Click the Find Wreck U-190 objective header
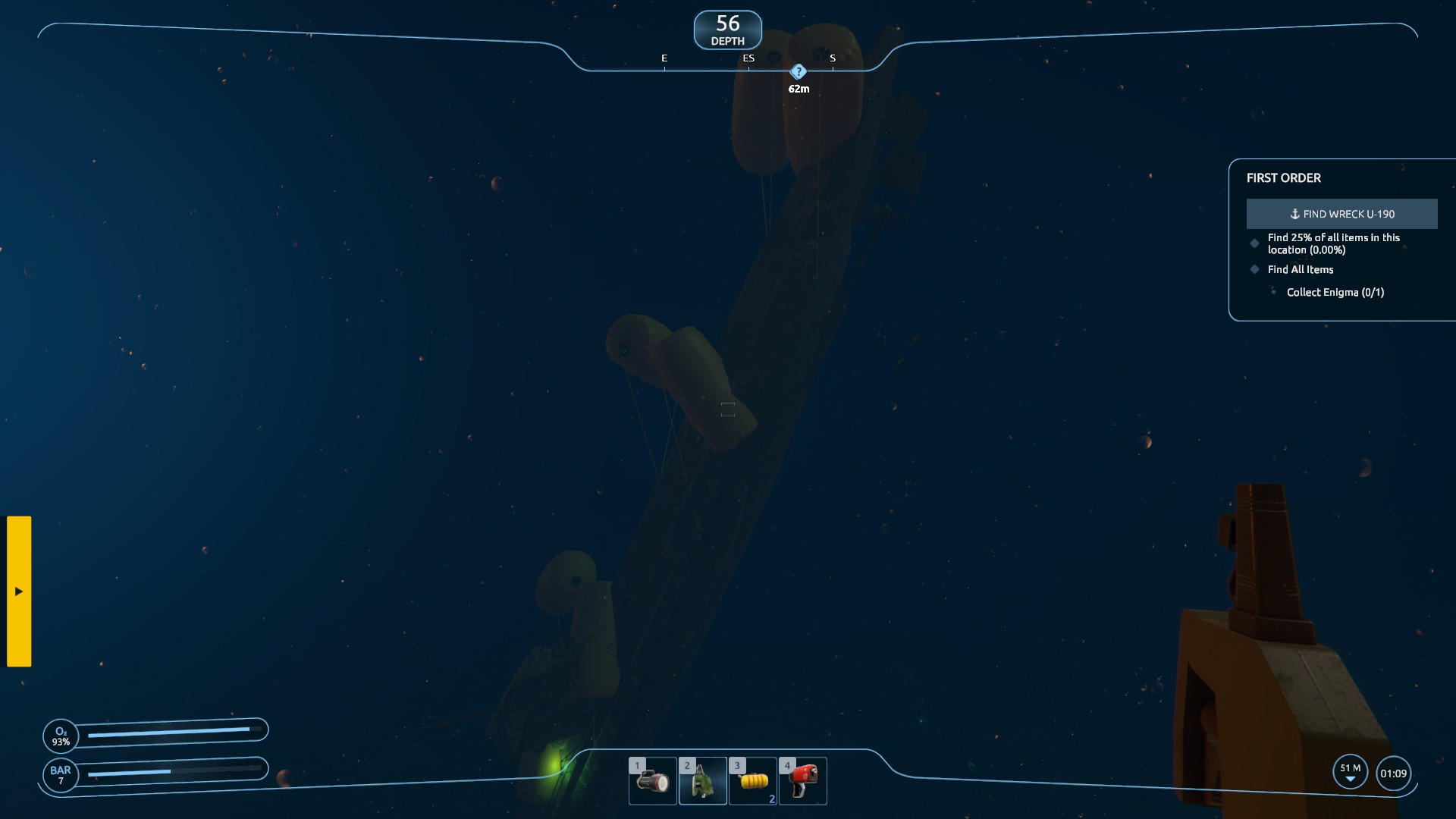The image size is (1456, 819). point(1341,214)
